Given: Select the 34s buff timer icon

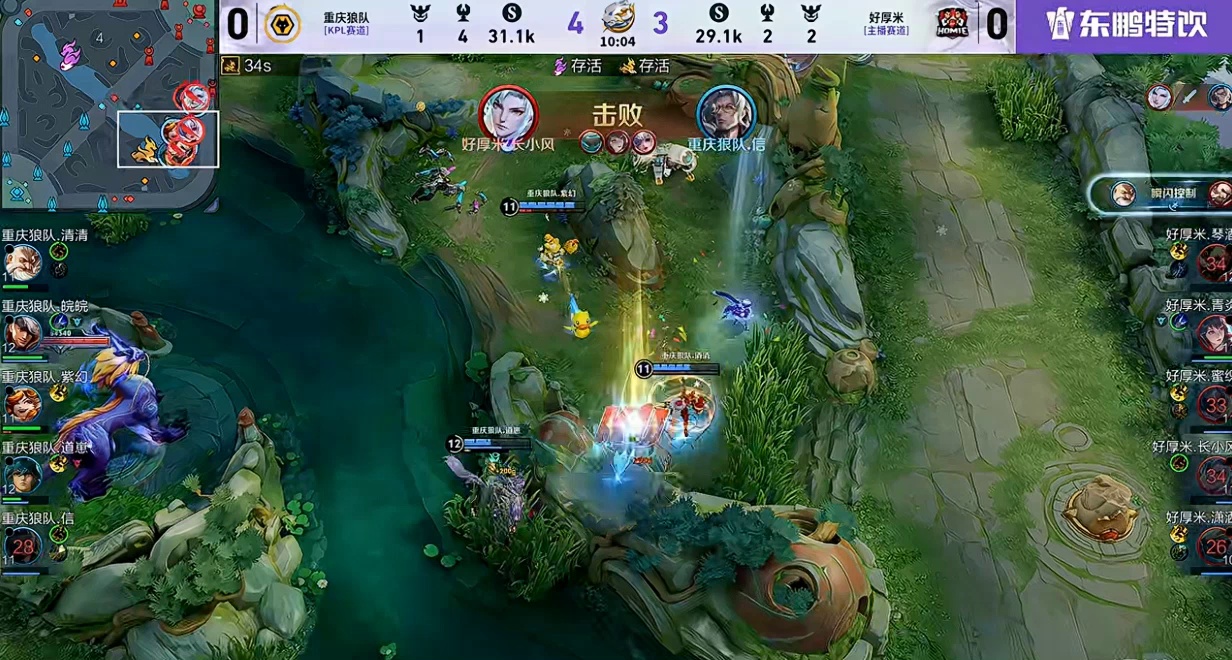Looking at the screenshot, I should [230, 66].
